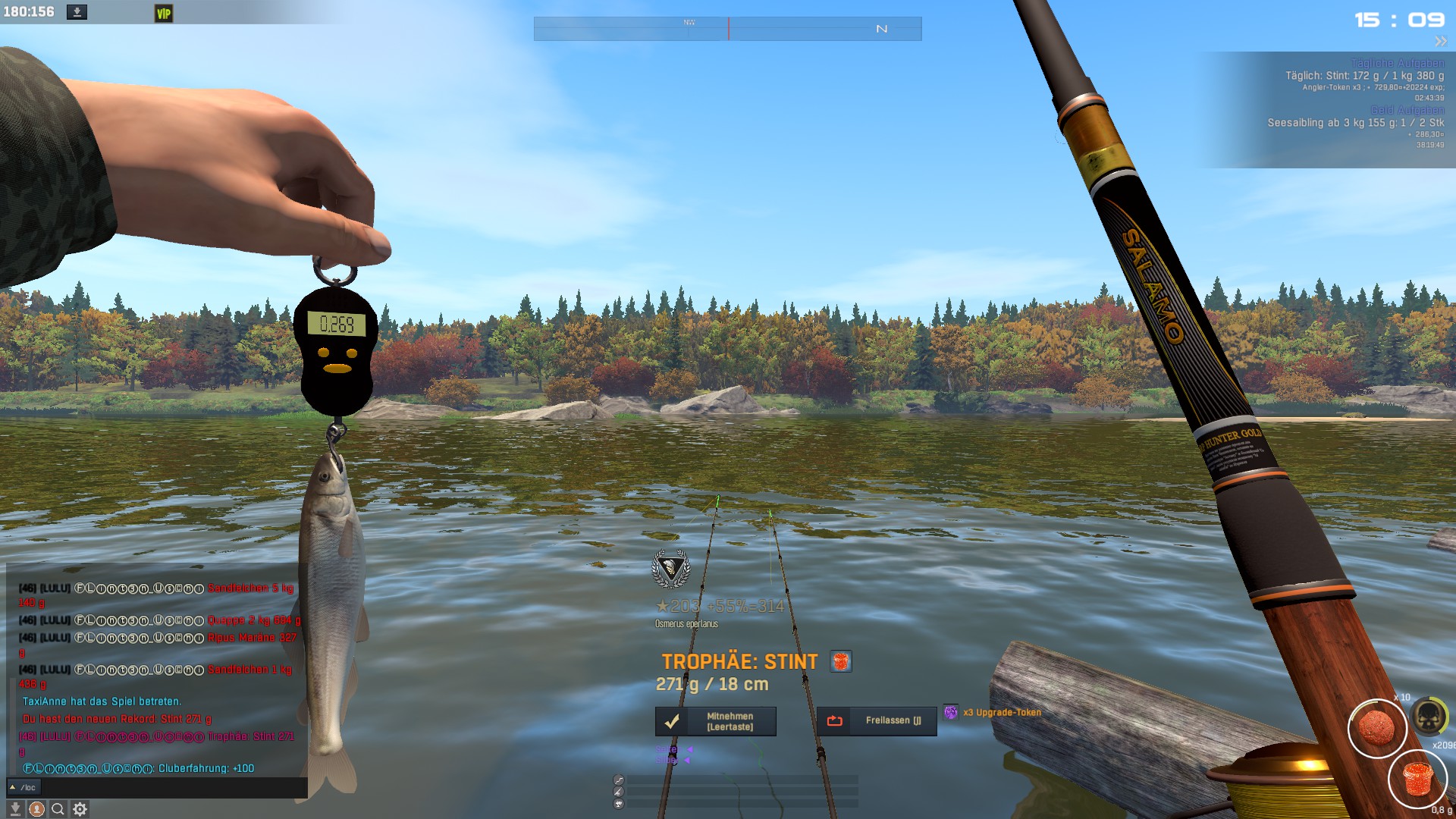
Task: Open the chat search magnifier
Action: (58, 809)
